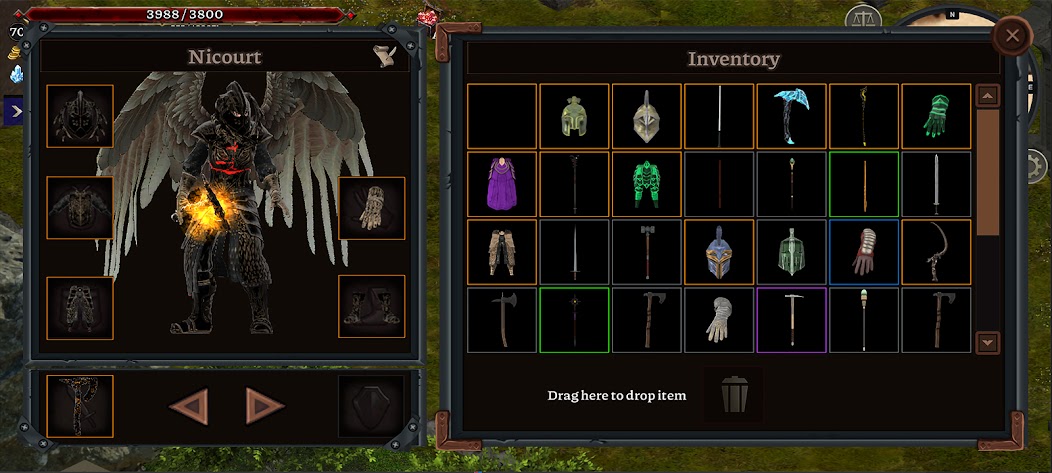The image size is (1052, 473).
Task: Select the red gauntlet in blue-bordered slot
Action: [864, 252]
